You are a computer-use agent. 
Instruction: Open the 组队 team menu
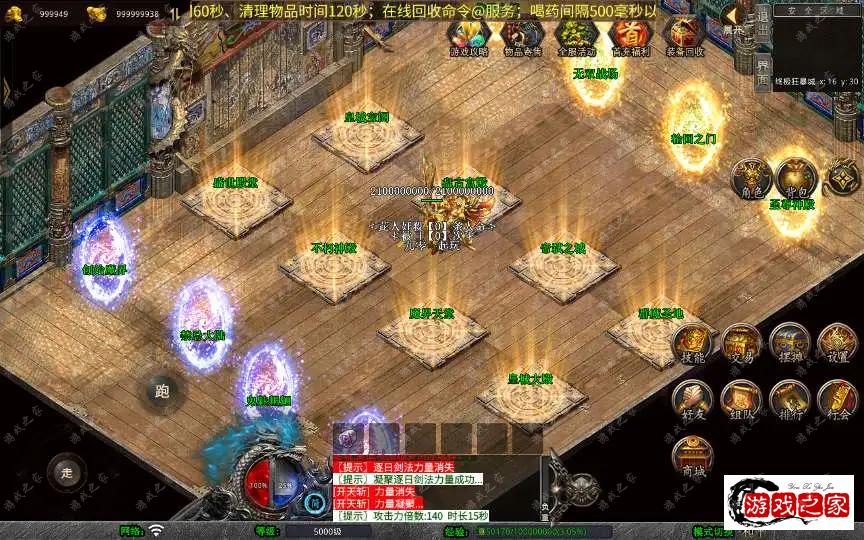click(x=741, y=398)
